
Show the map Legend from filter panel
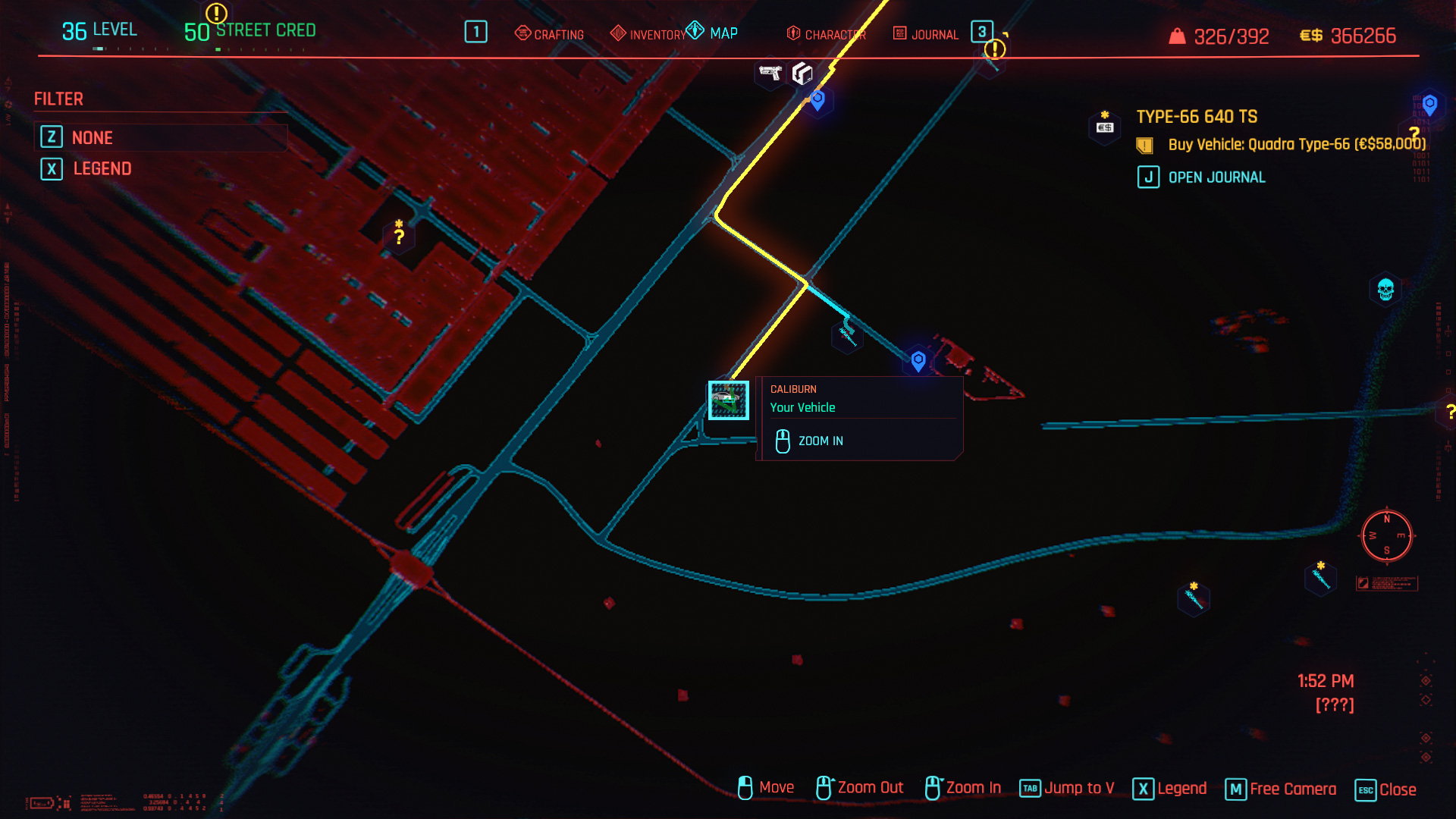(x=102, y=168)
